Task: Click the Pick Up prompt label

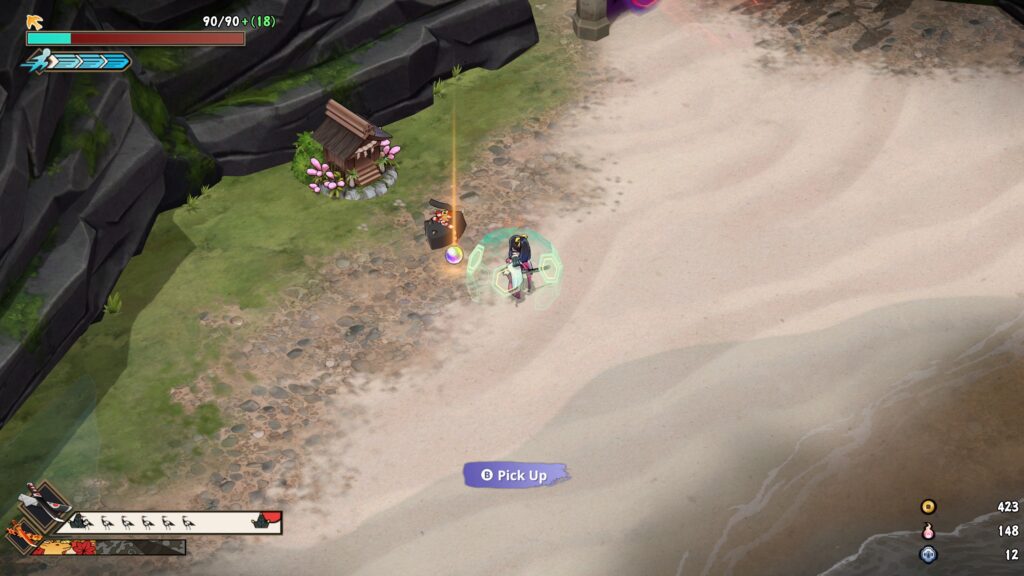Action: point(516,475)
